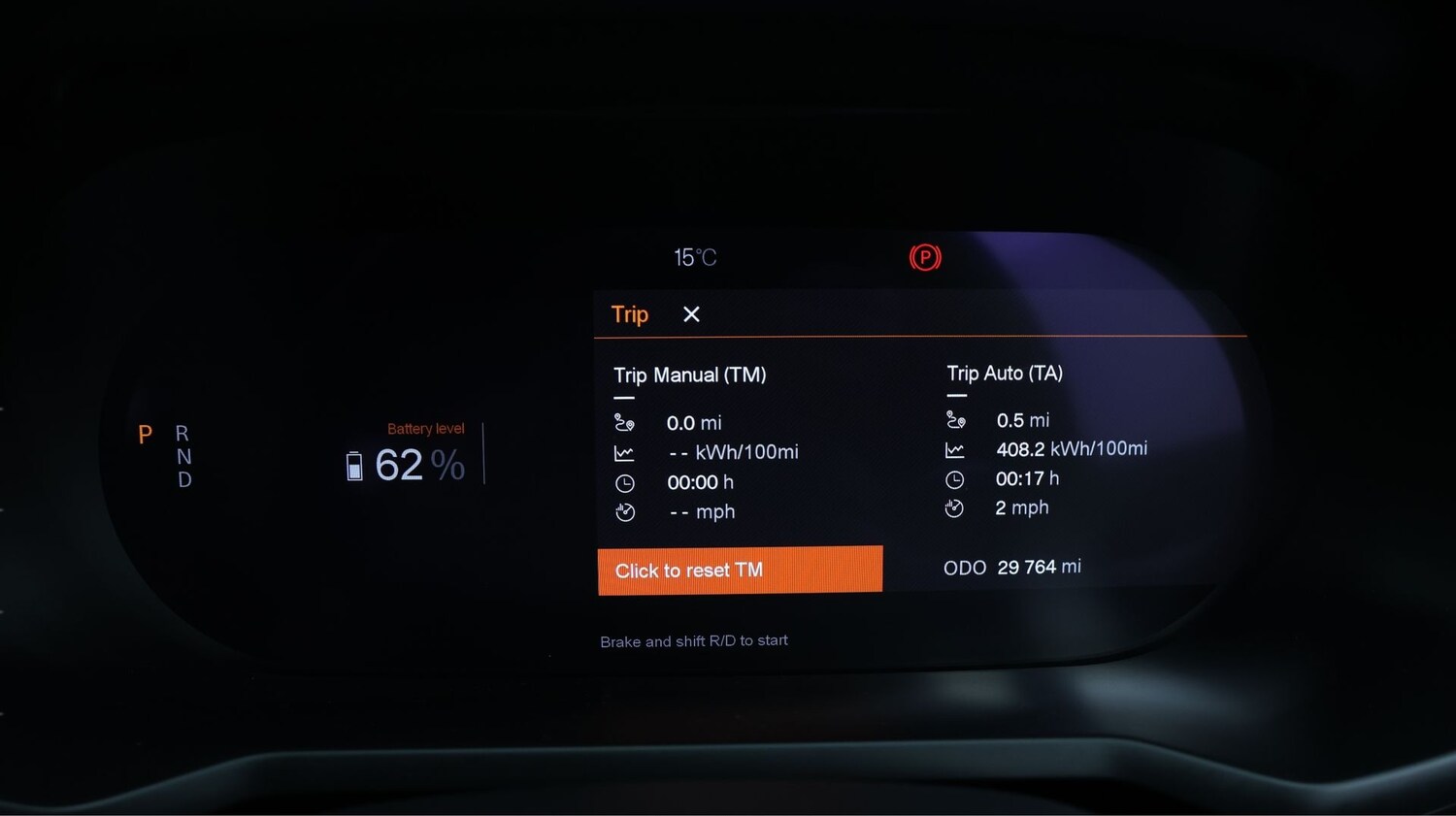The height and width of the screenshot is (816, 1456).
Task: Select the Trip Auto distance icon
Action: coord(955,419)
